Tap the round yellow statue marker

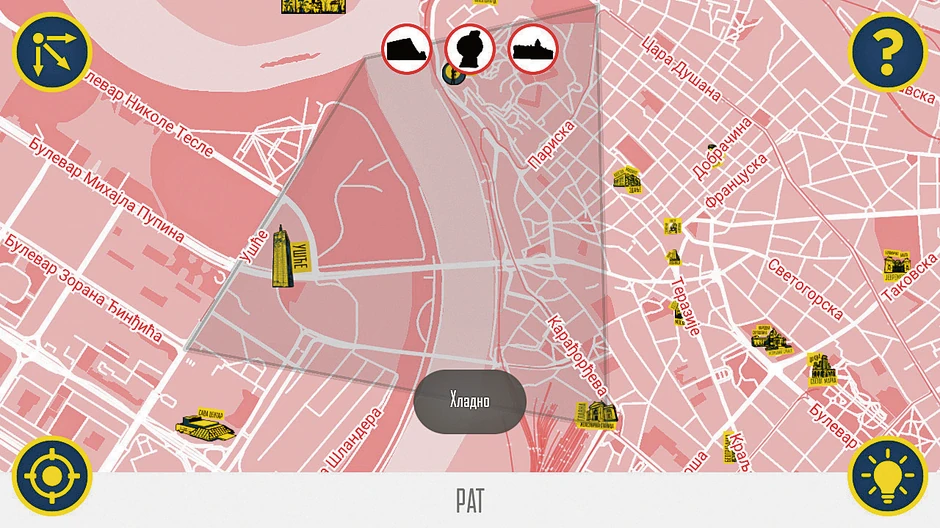pyautogui.click(x=452, y=73)
